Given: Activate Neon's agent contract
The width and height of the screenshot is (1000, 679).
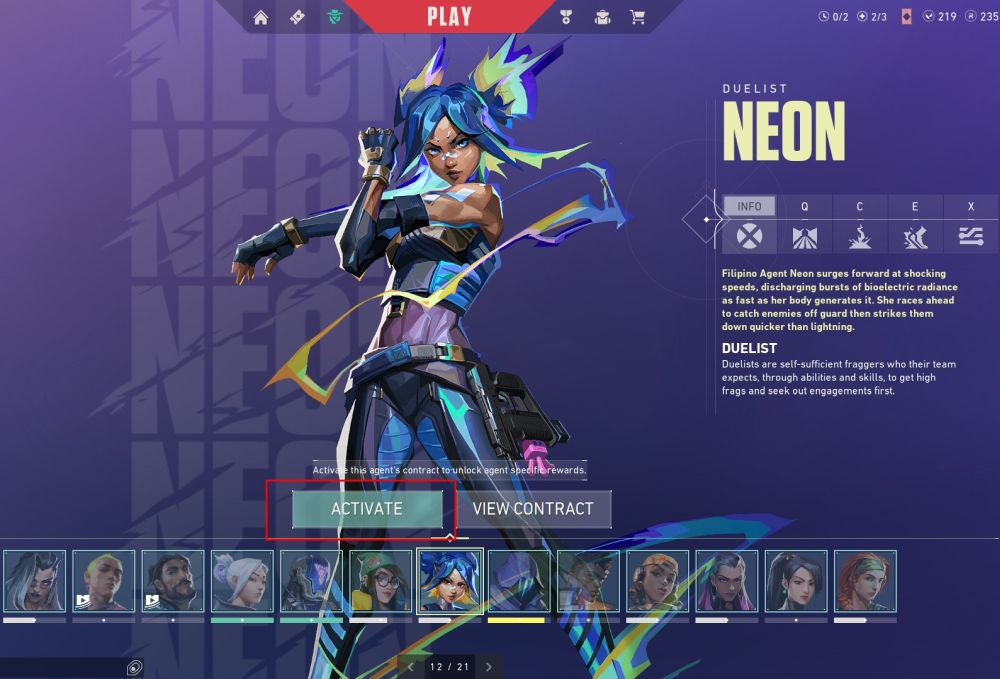Looking at the screenshot, I should pyautogui.click(x=367, y=508).
